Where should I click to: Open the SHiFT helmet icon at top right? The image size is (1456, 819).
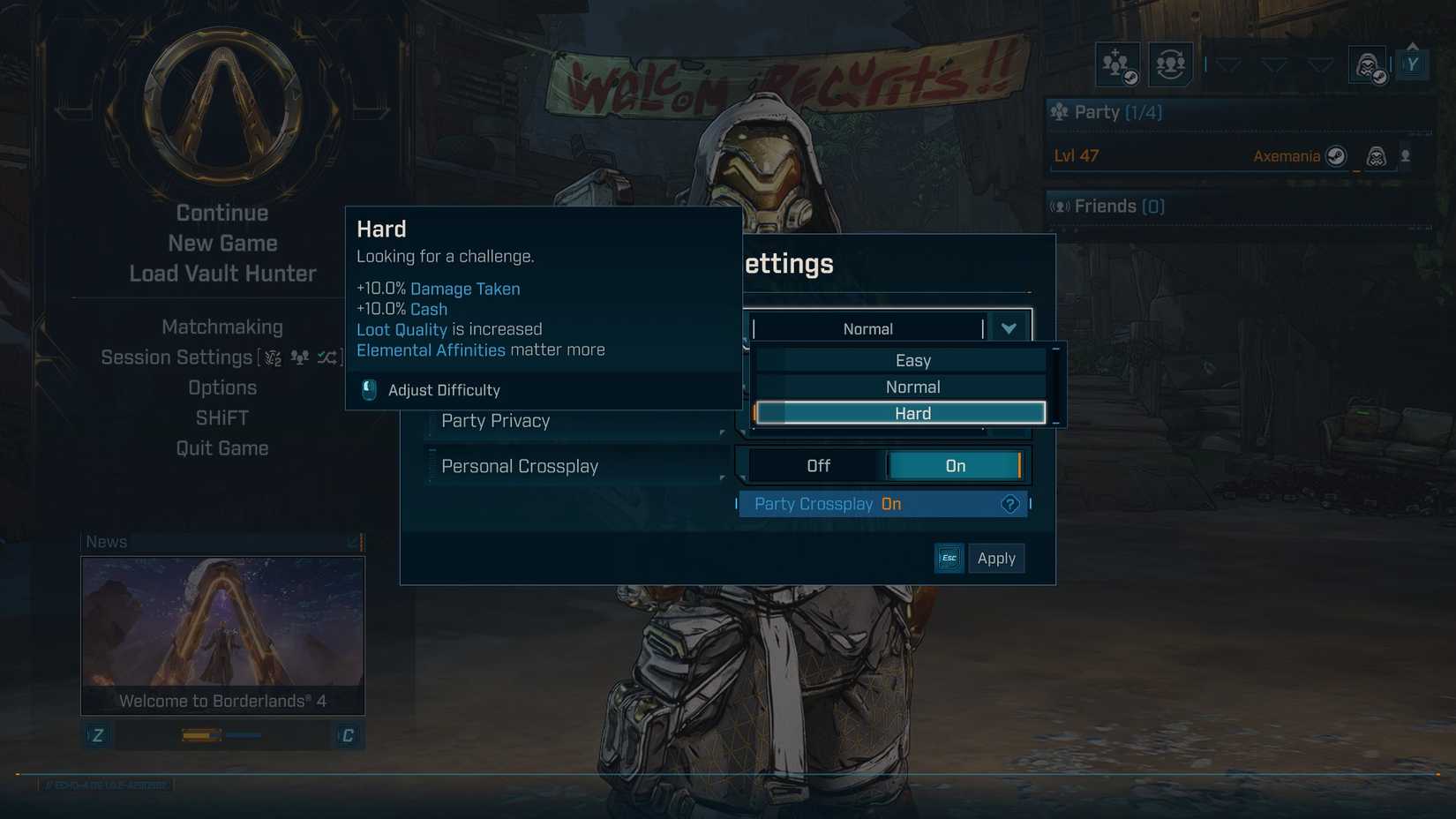pyautogui.click(x=1366, y=64)
